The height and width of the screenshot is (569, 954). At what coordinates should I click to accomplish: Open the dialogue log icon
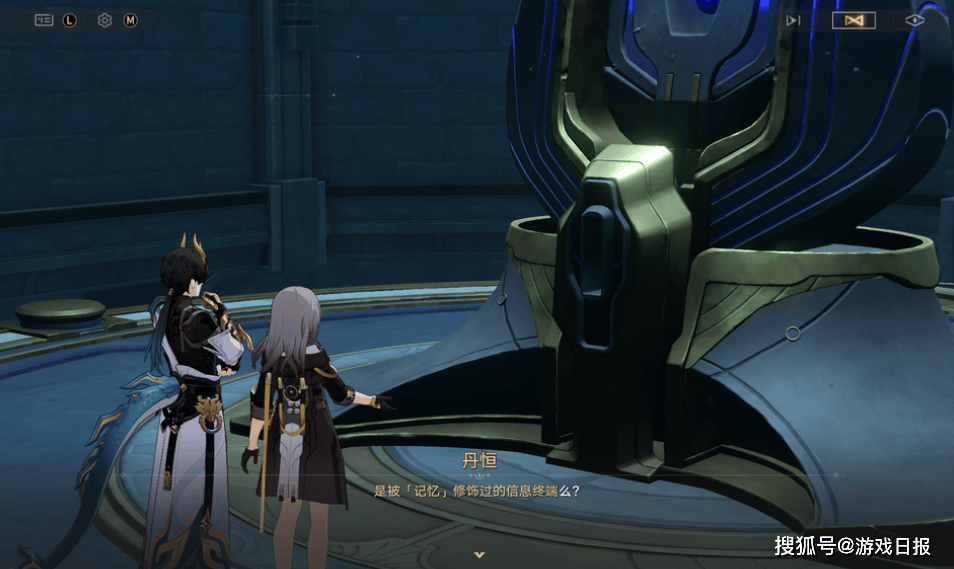tap(44, 20)
